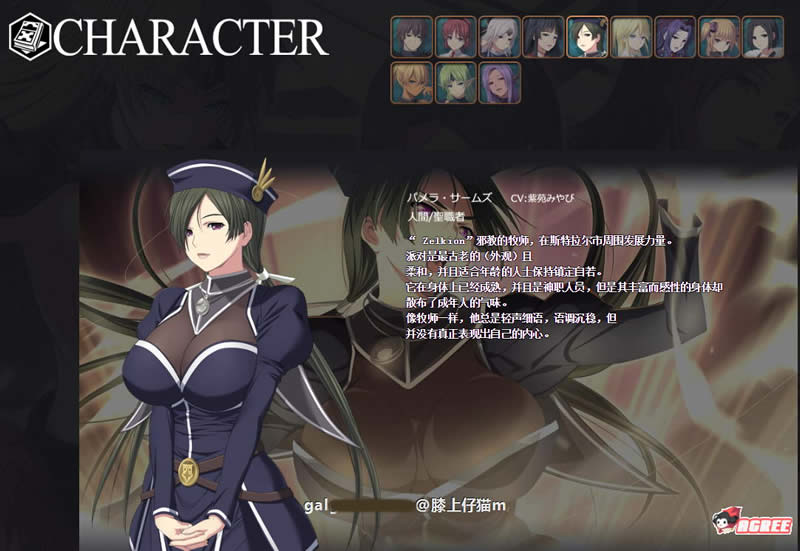The image size is (800, 551).
Task: Open the green-haired elf portrait
Action: tap(455, 82)
